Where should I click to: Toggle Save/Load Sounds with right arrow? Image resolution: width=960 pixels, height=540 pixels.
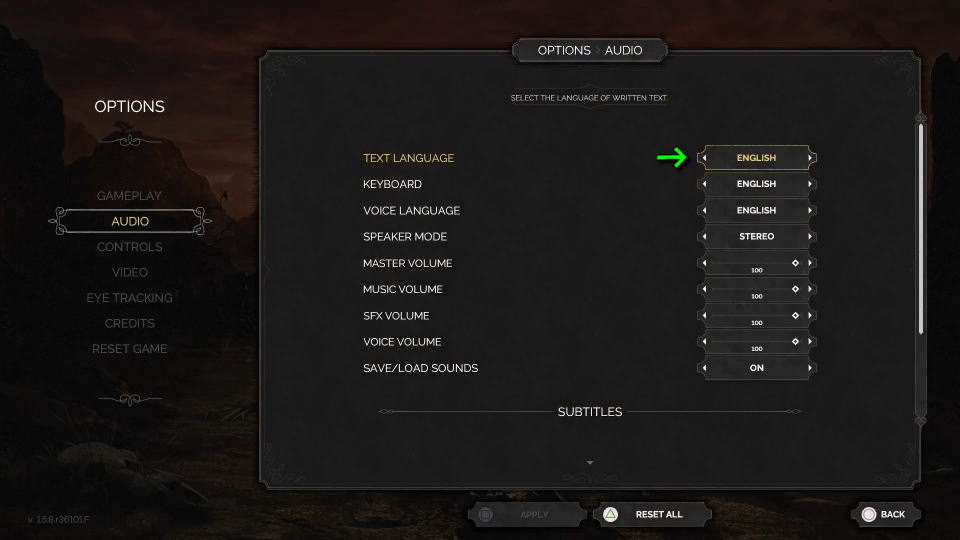811,368
